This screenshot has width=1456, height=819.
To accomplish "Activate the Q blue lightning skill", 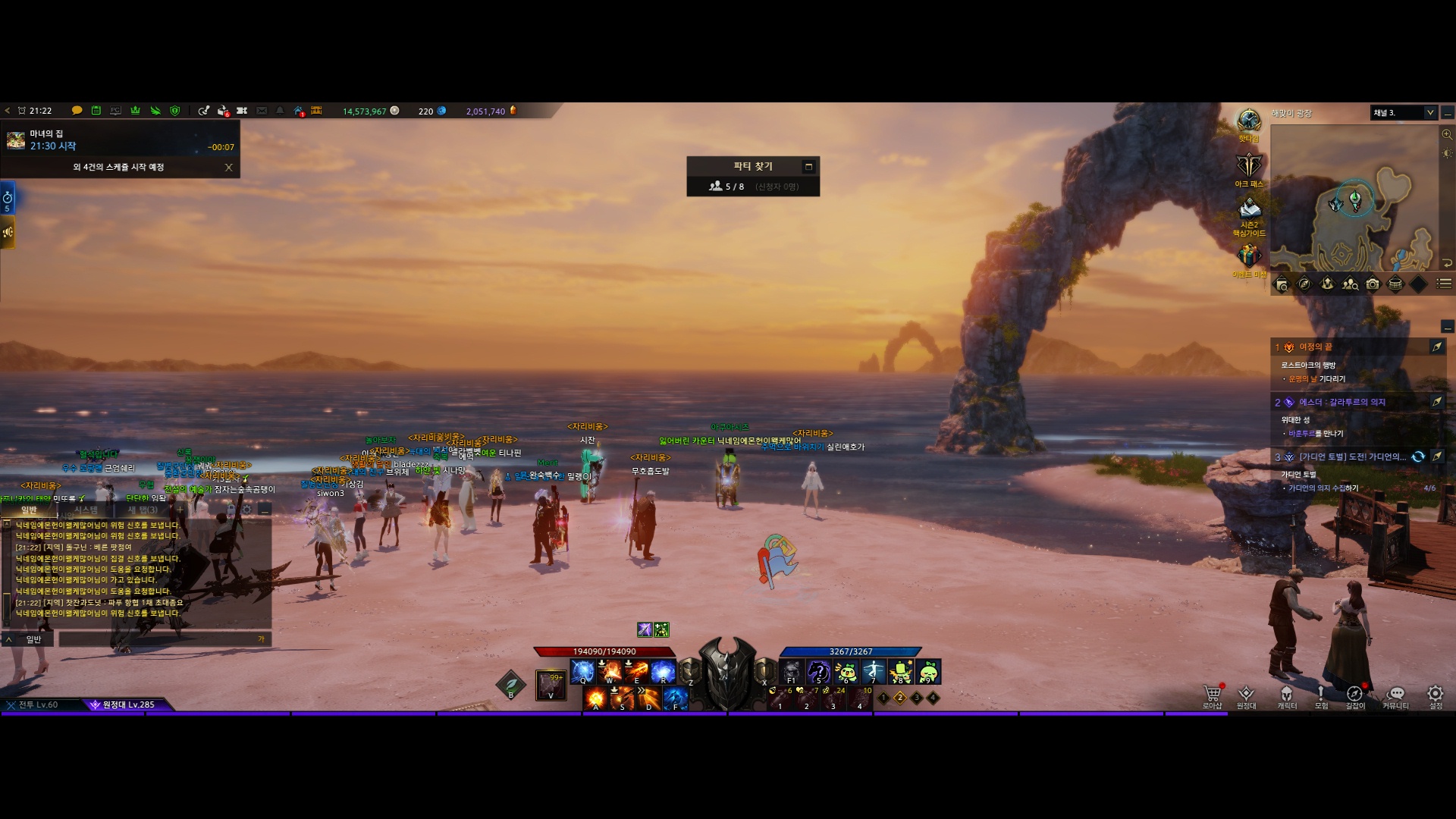I will pos(582,671).
